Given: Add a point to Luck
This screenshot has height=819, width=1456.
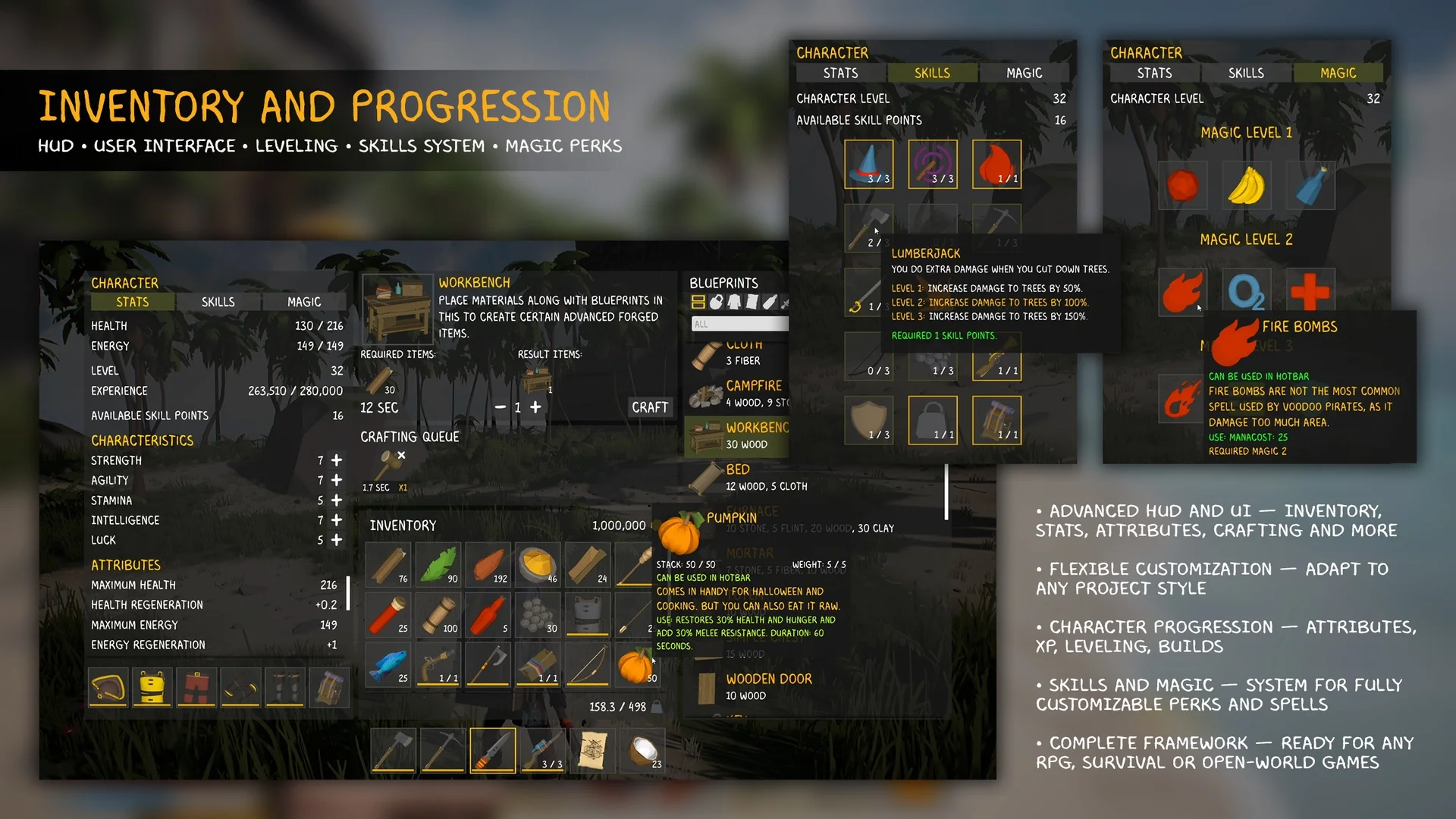Looking at the screenshot, I should coord(337,540).
